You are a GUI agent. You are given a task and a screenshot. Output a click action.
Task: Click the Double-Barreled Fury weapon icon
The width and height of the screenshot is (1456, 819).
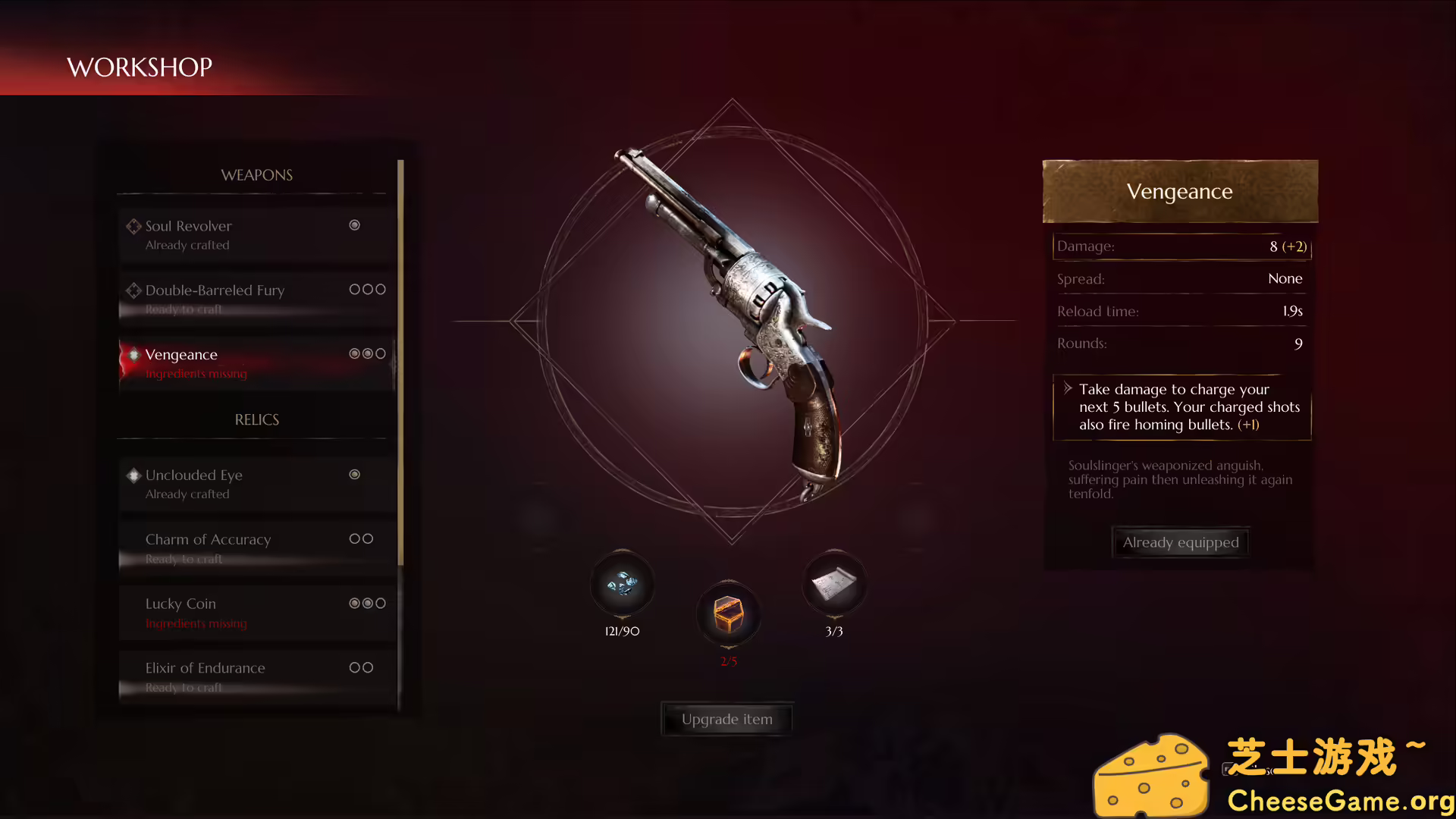(133, 290)
